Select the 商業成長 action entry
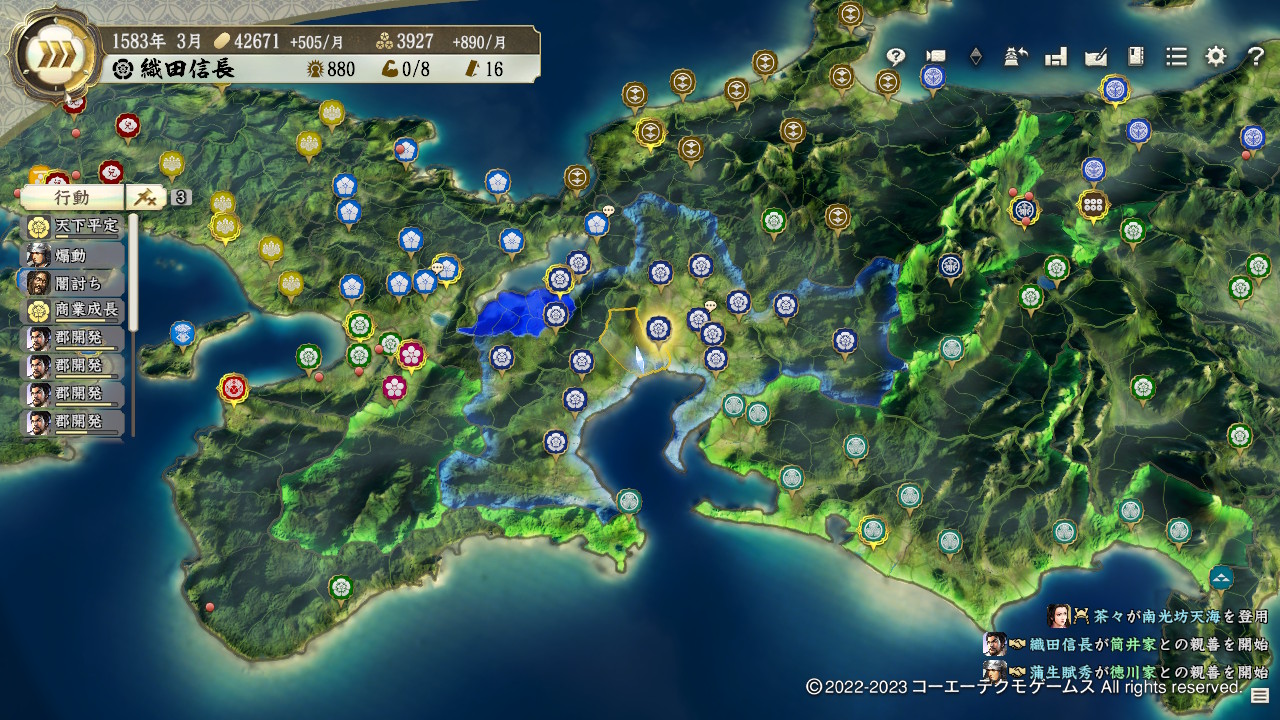 (x=73, y=310)
